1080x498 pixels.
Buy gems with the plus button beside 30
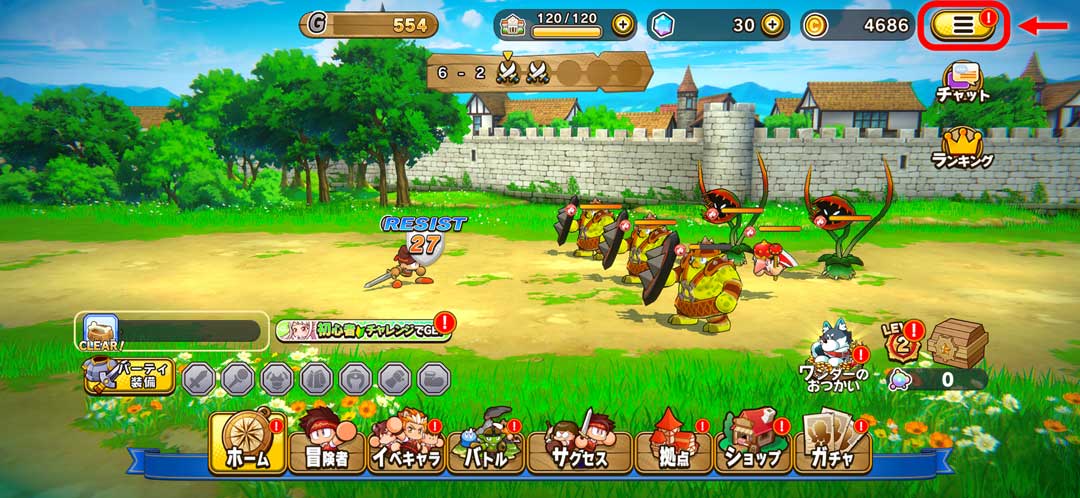(x=771, y=25)
